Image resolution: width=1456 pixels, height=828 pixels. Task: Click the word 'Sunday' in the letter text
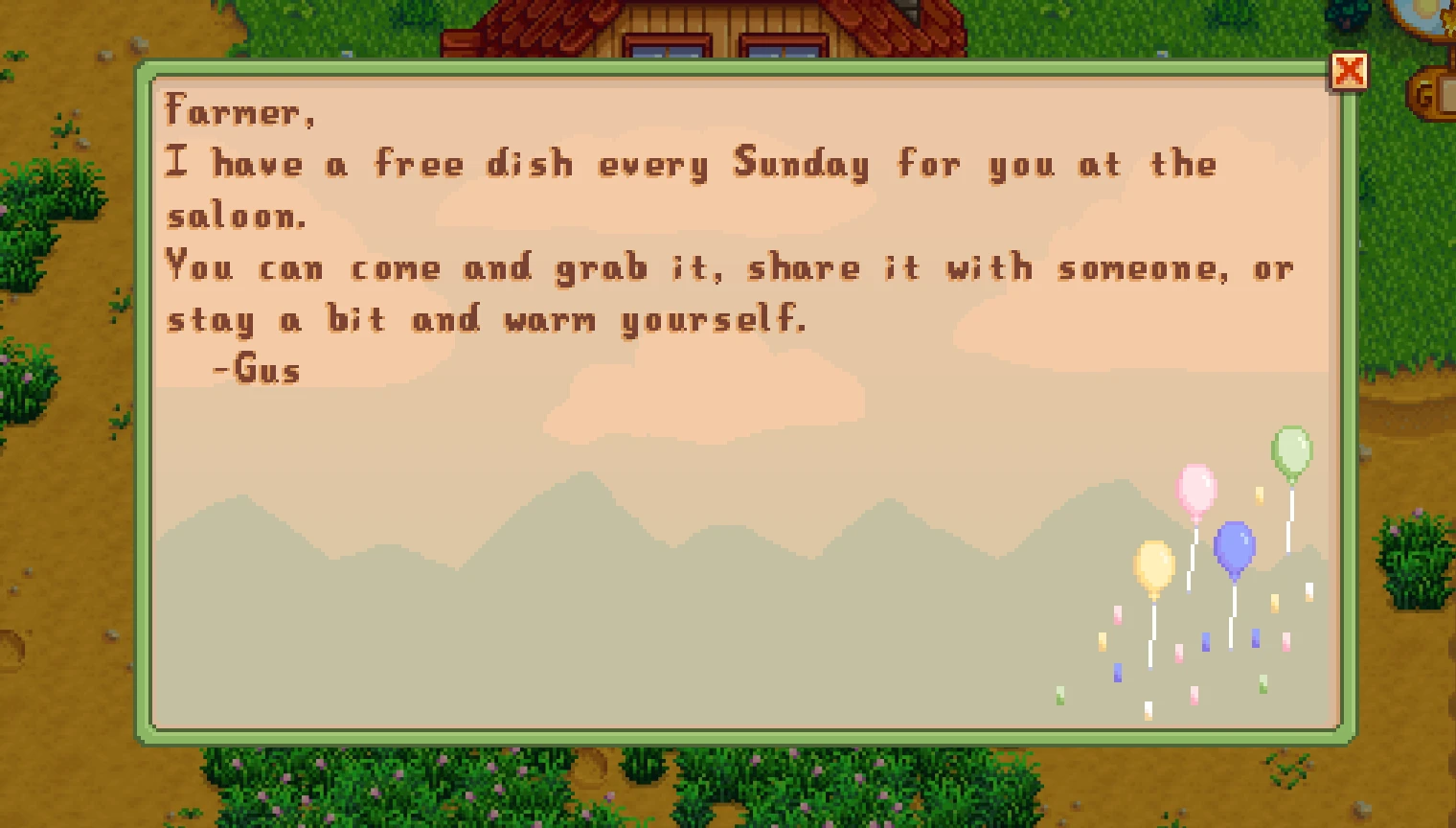tap(801, 164)
